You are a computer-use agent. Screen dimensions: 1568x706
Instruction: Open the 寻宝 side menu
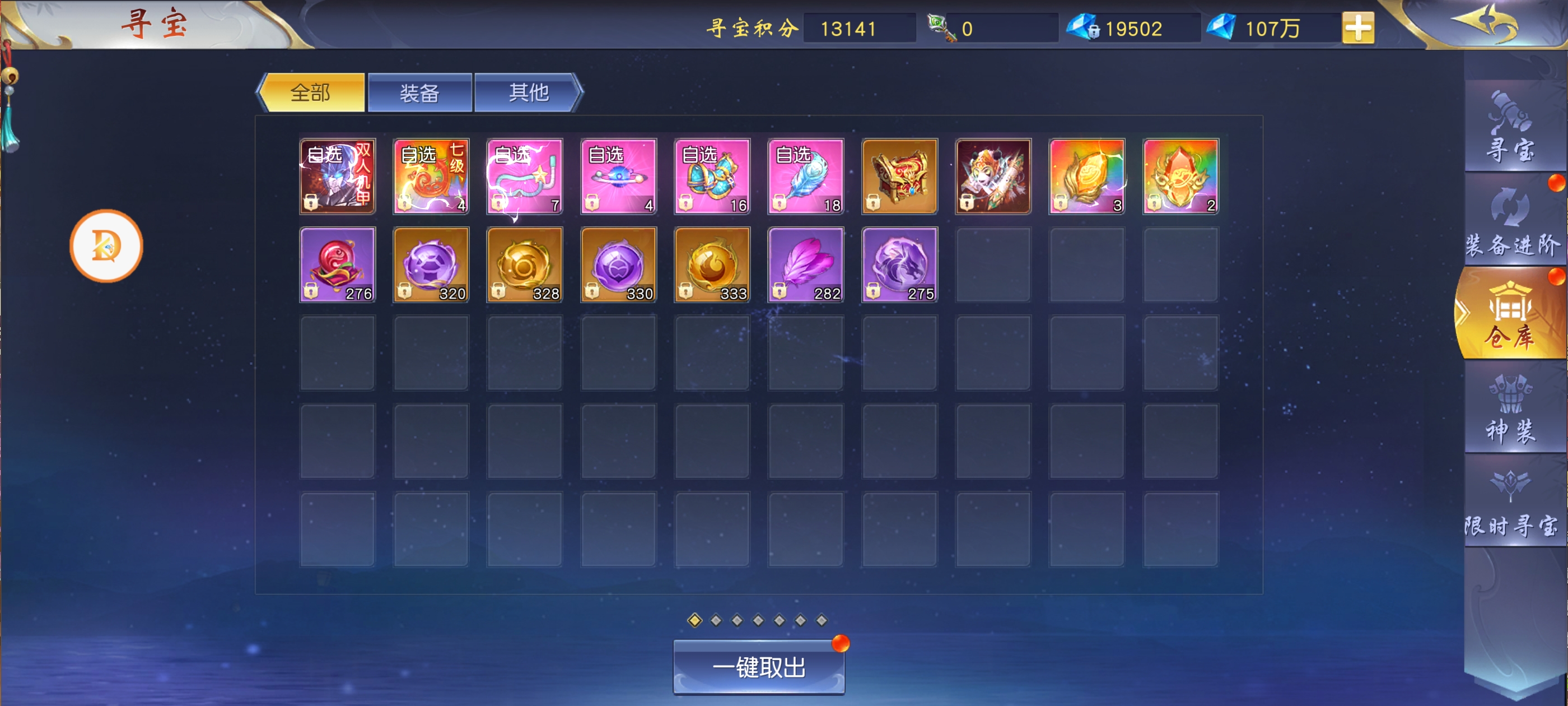(x=1510, y=128)
